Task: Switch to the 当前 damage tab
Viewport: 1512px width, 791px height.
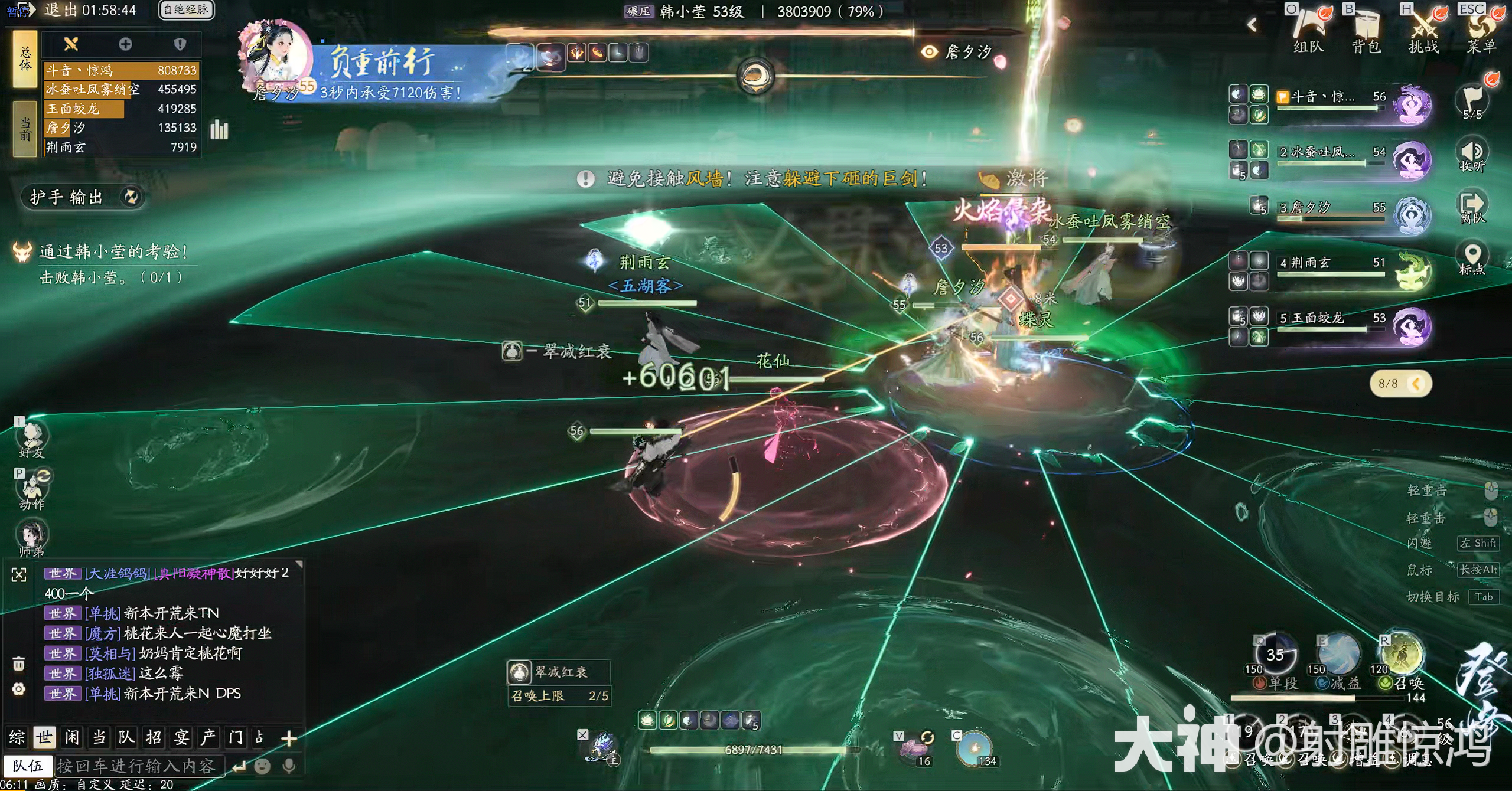Action: [x=25, y=129]
